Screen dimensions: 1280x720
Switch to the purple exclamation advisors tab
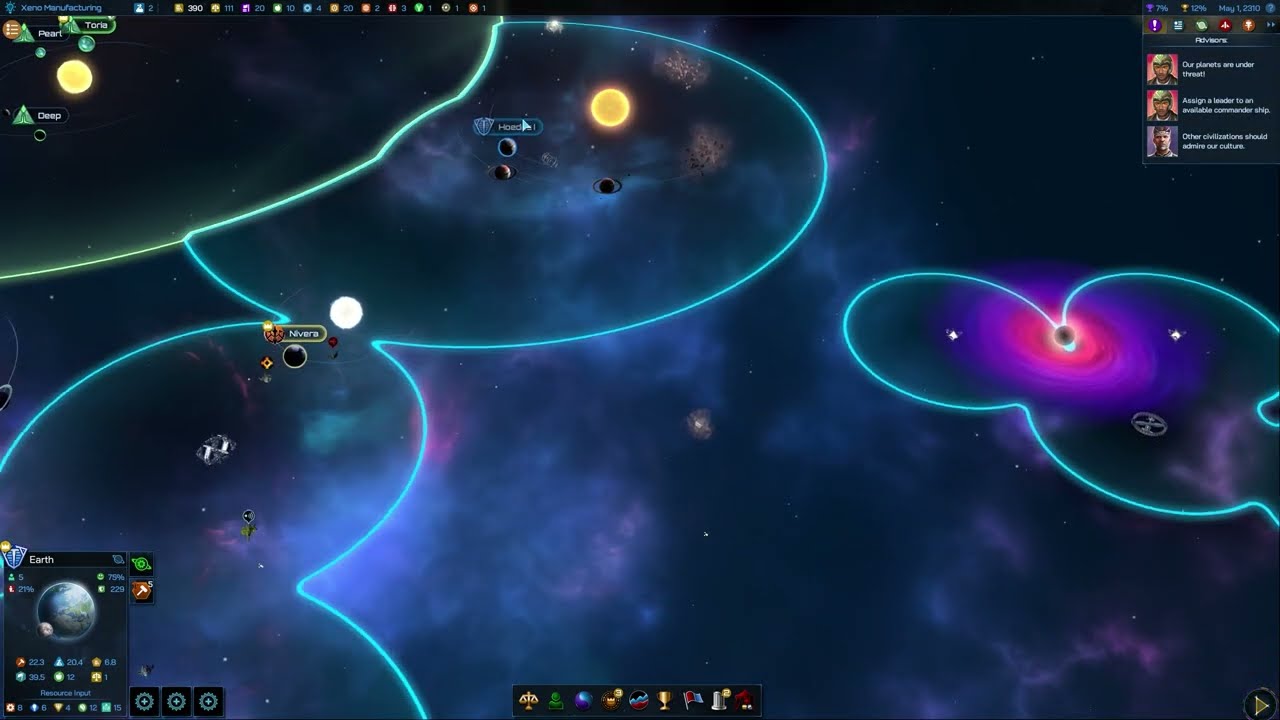[1155, 25]
